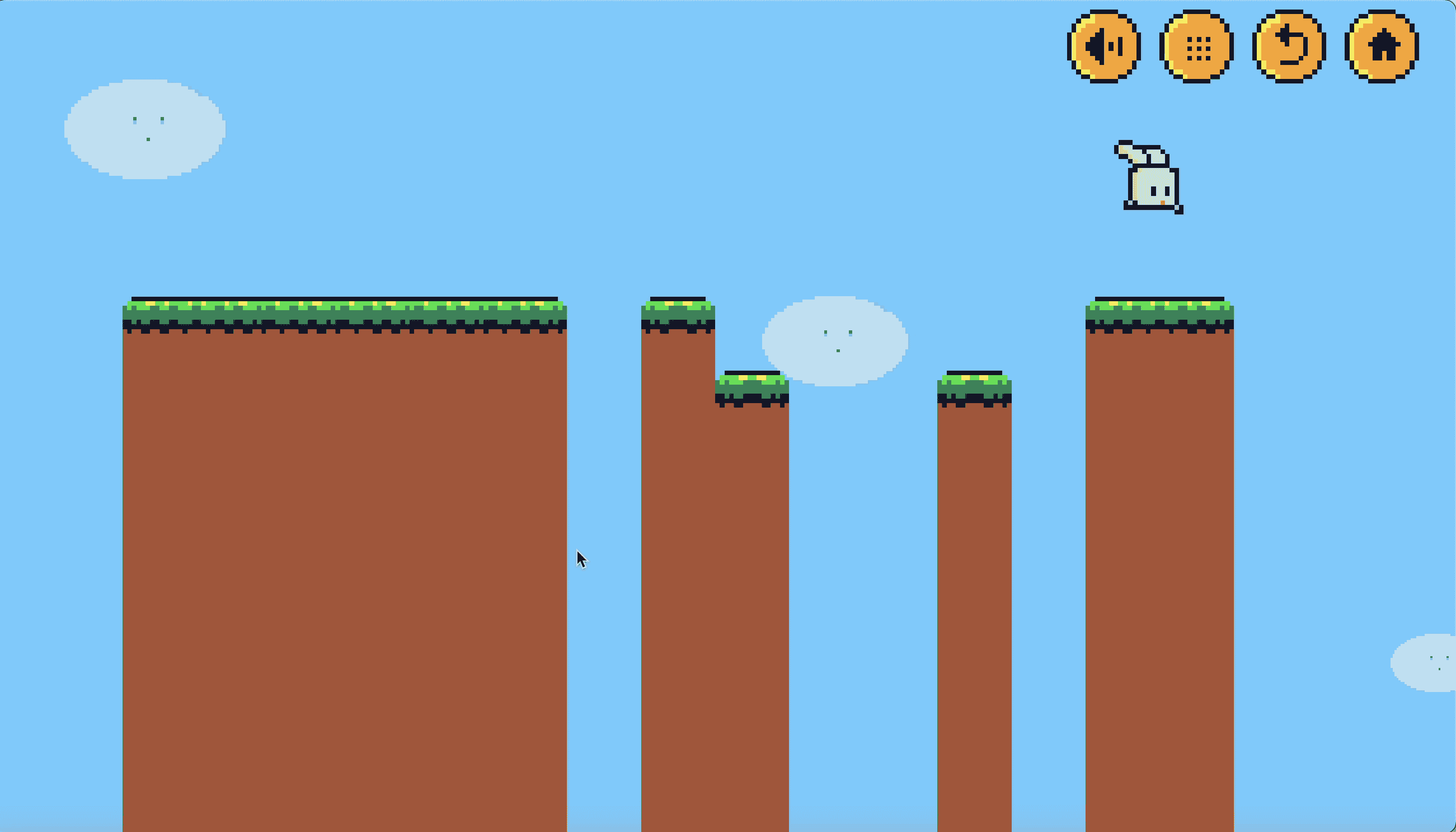Open the level select grid
Viewport: 1456px width, 832px height.
click(x=1197, y=46)
